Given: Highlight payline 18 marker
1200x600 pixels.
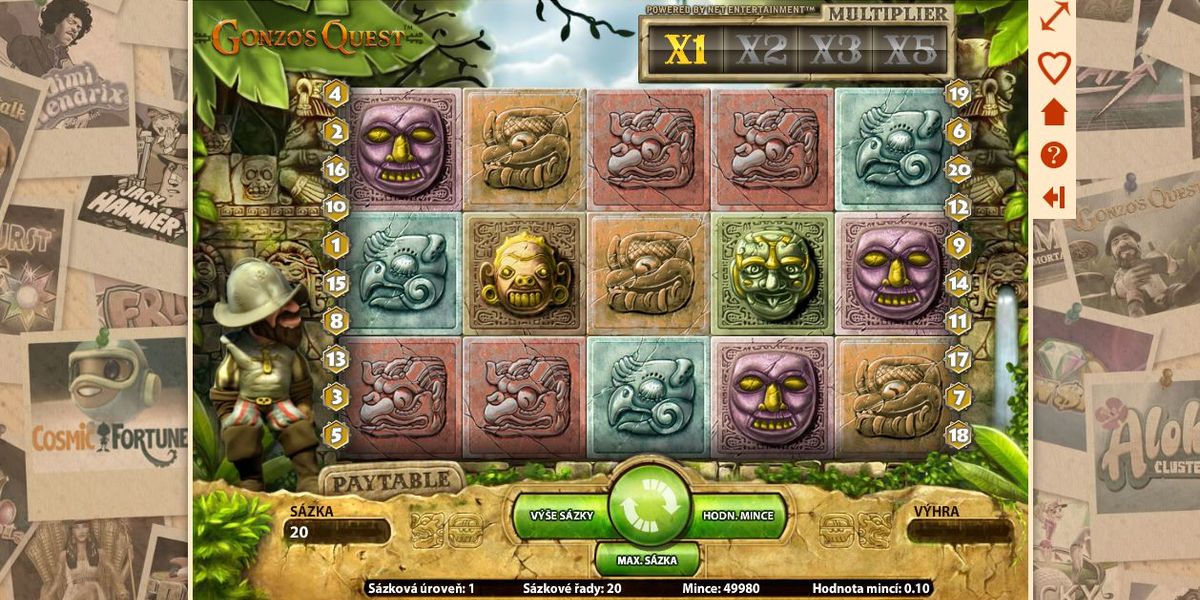Looking at the screenshot, I should pos(959,436).
